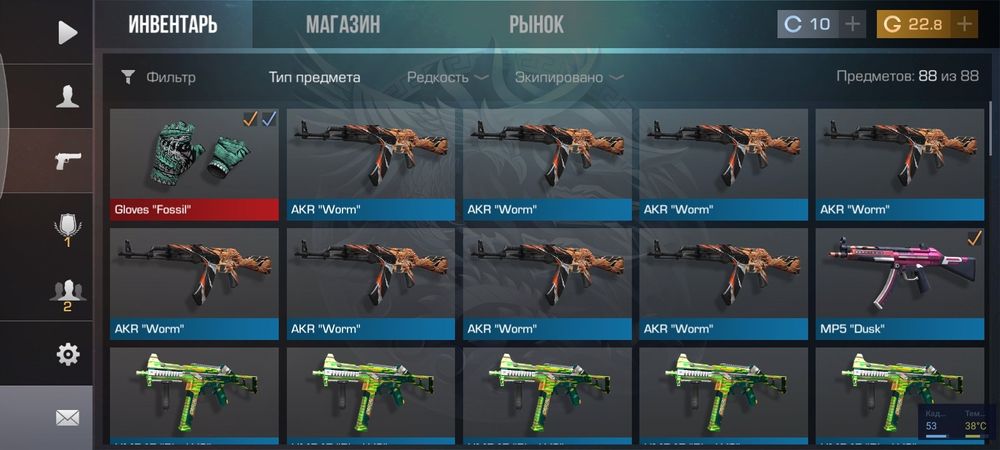Tap the Play arrow icon

[x=67, y=33]
